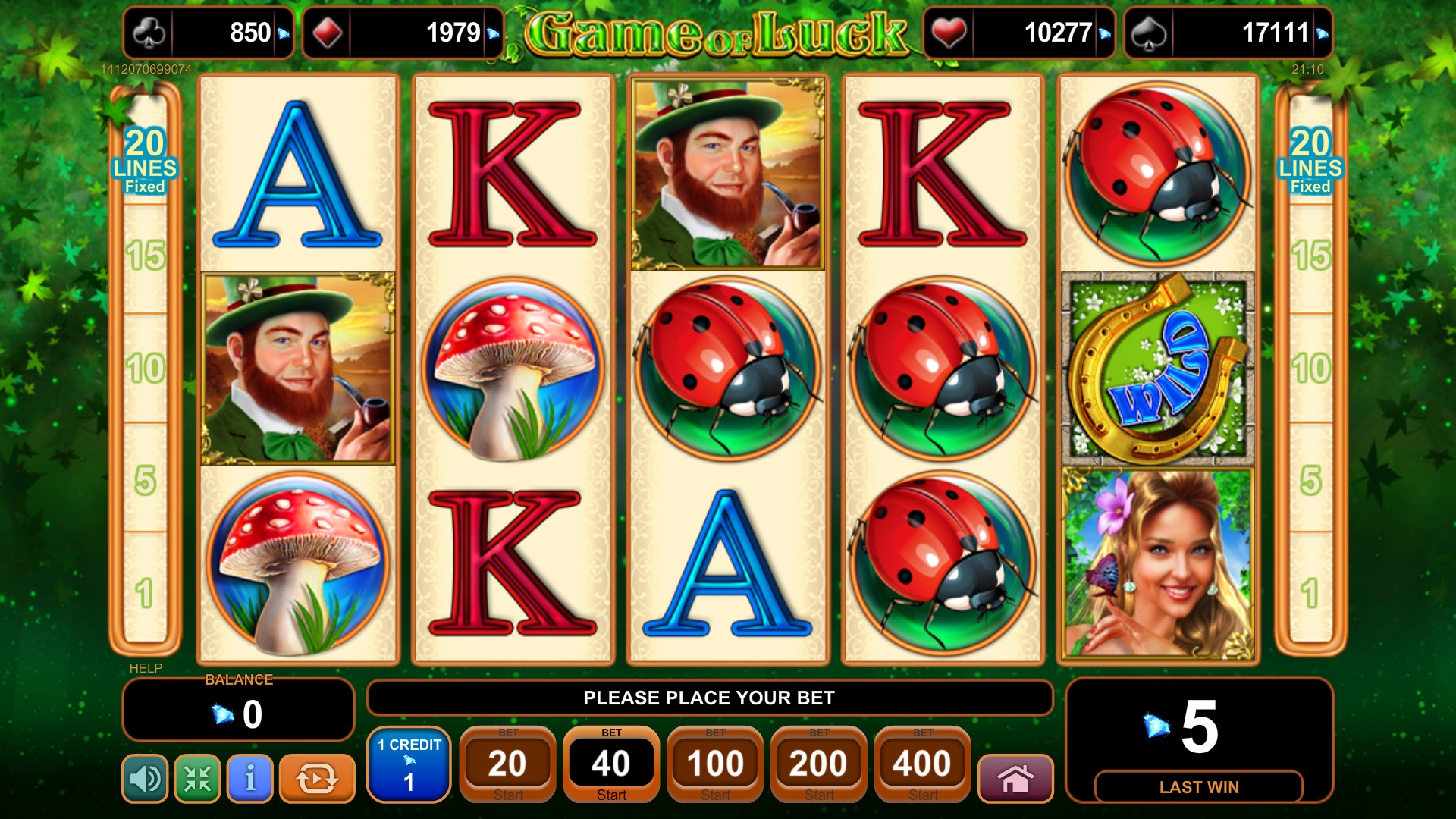
Task: View the spades jackpot of 17111
Action: [x=1228, y=33]
